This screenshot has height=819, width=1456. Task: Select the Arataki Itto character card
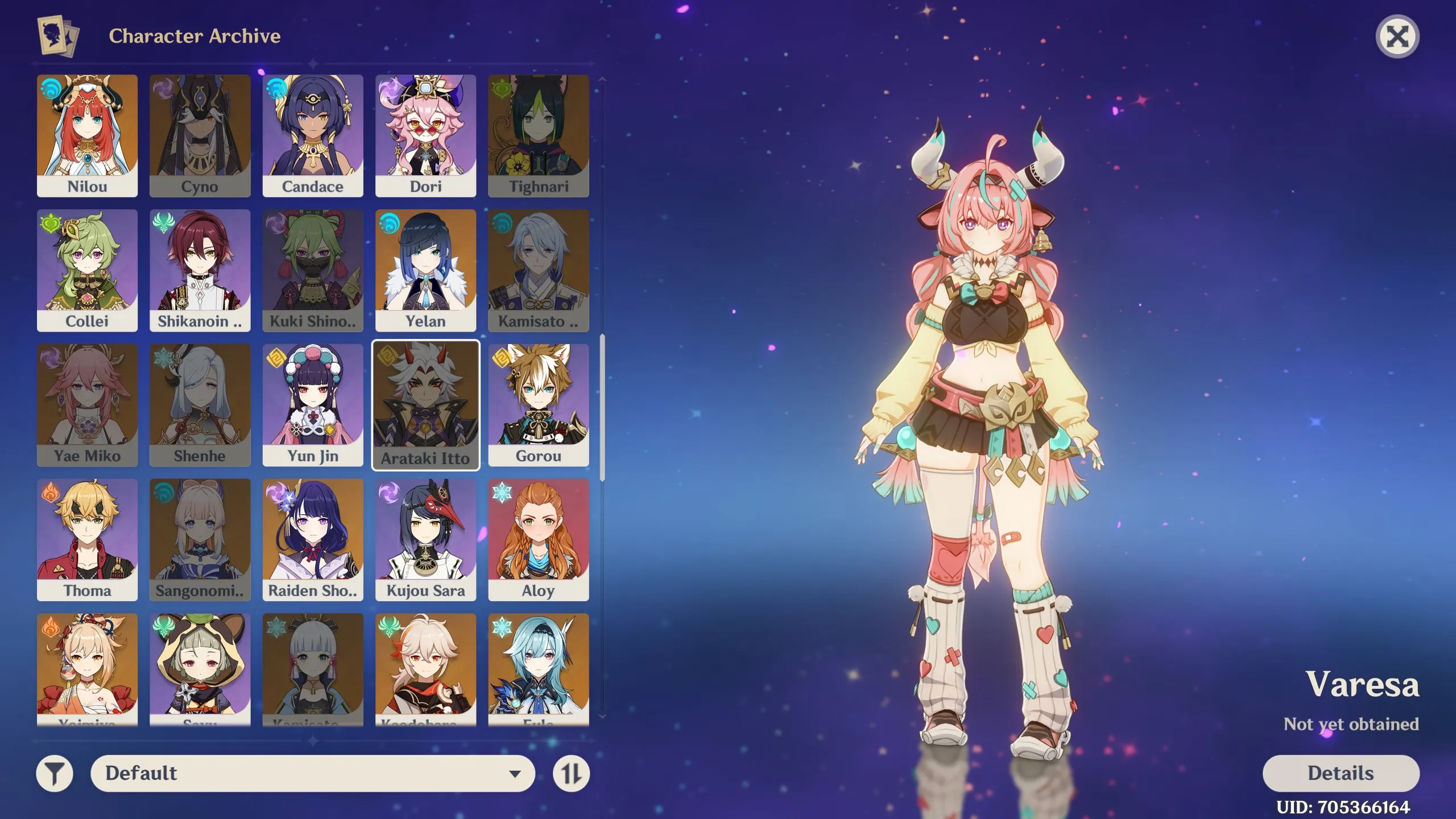427,404
